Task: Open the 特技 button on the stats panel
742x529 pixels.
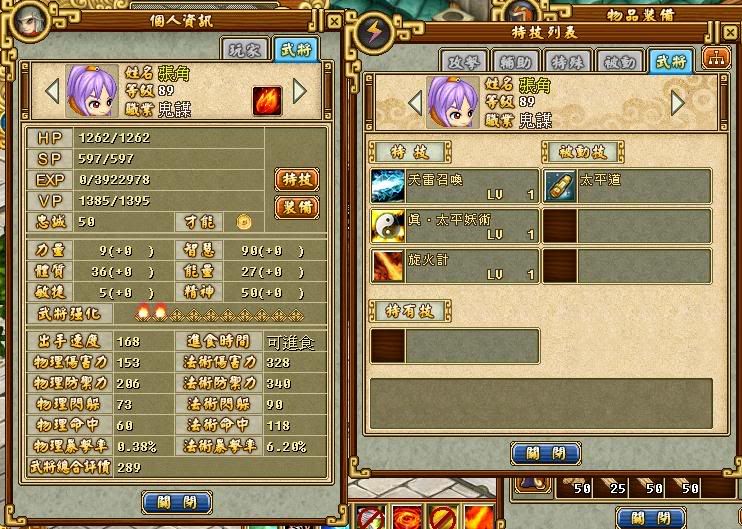Action: [297, 180]
